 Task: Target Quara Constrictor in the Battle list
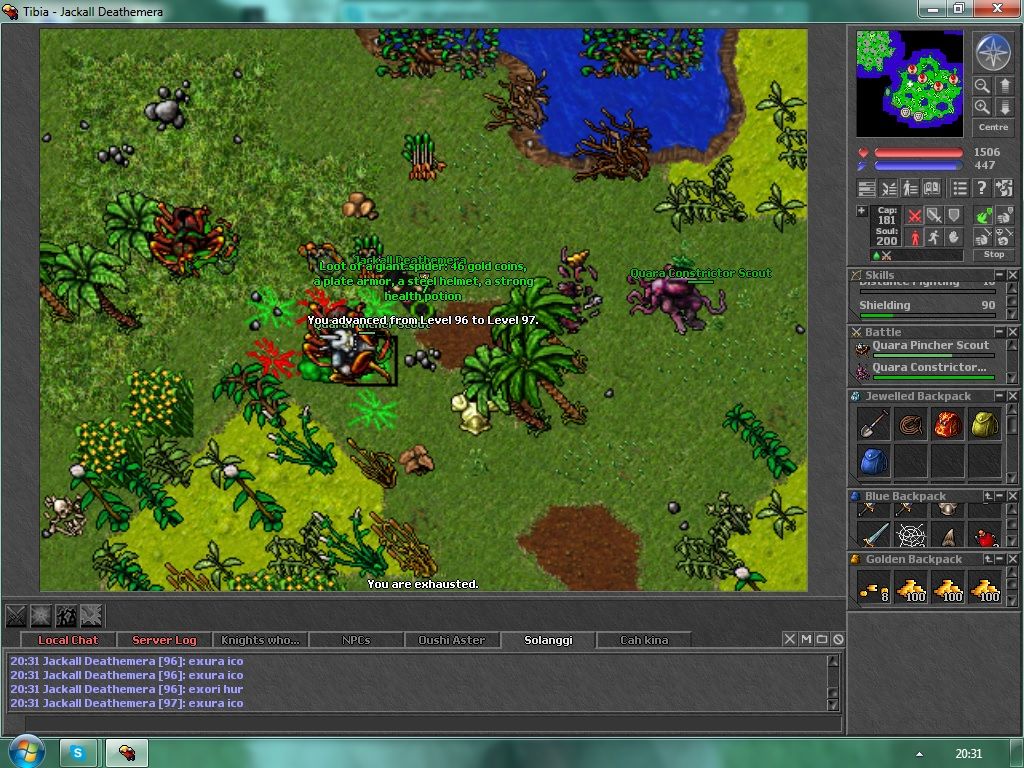[x=929, y=368]
